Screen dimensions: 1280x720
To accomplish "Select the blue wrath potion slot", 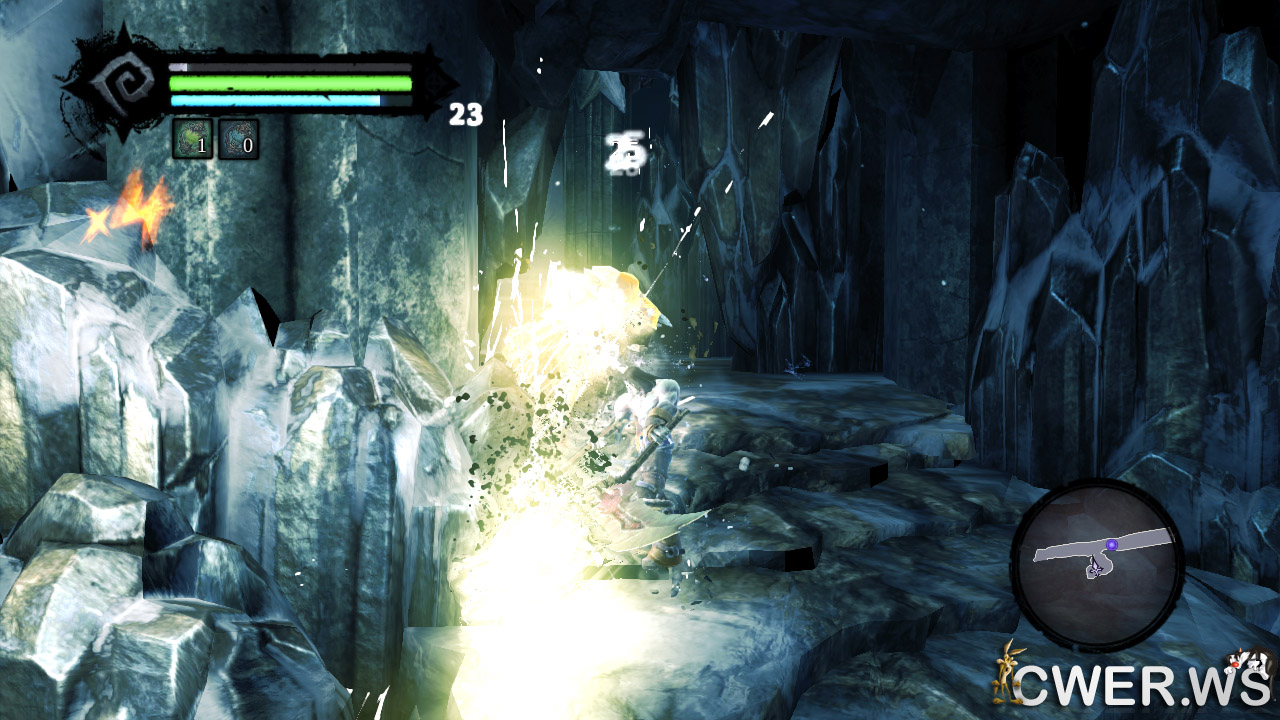I will tap(238, 139).
